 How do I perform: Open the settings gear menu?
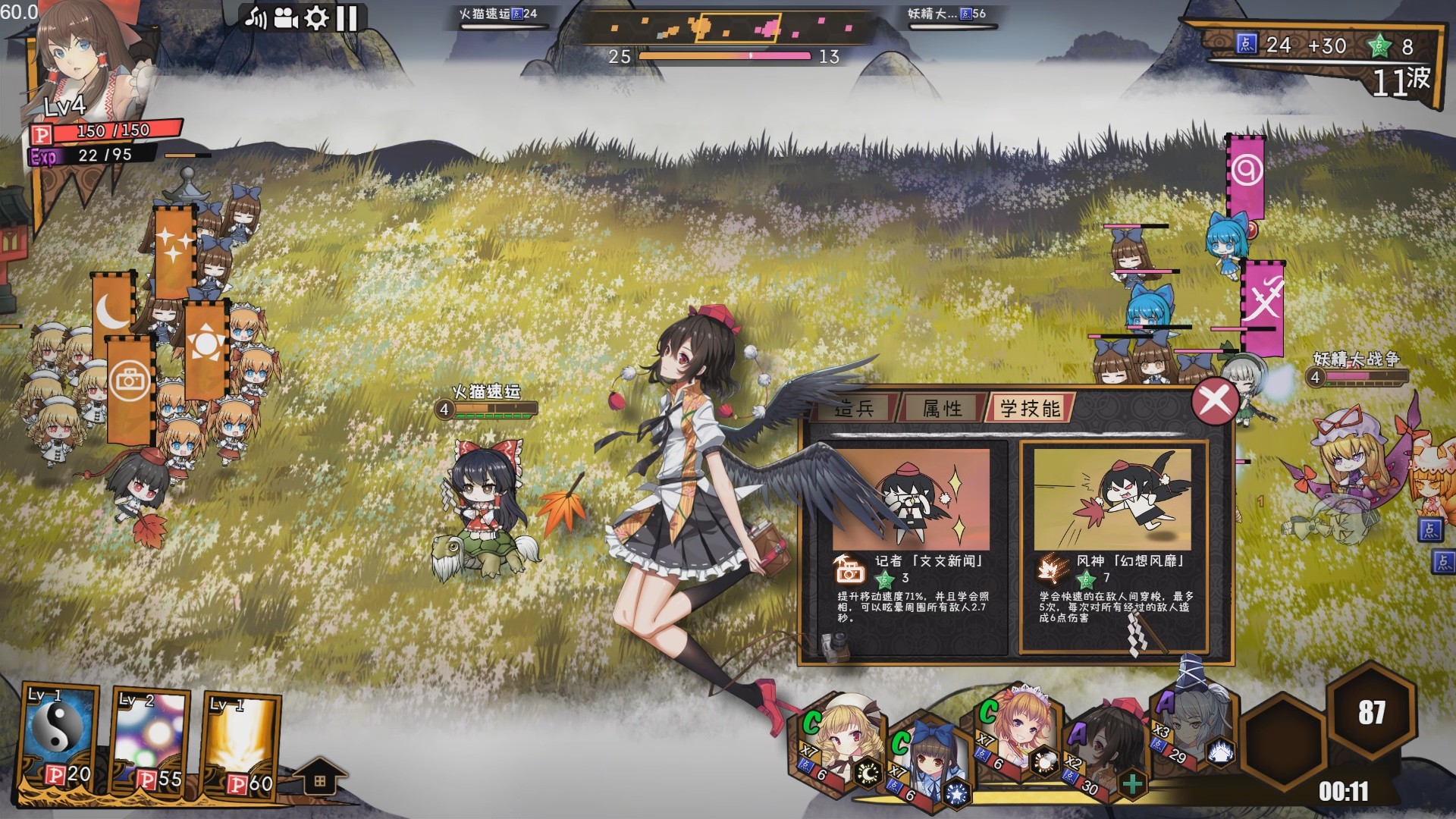[x=315, y=17]
